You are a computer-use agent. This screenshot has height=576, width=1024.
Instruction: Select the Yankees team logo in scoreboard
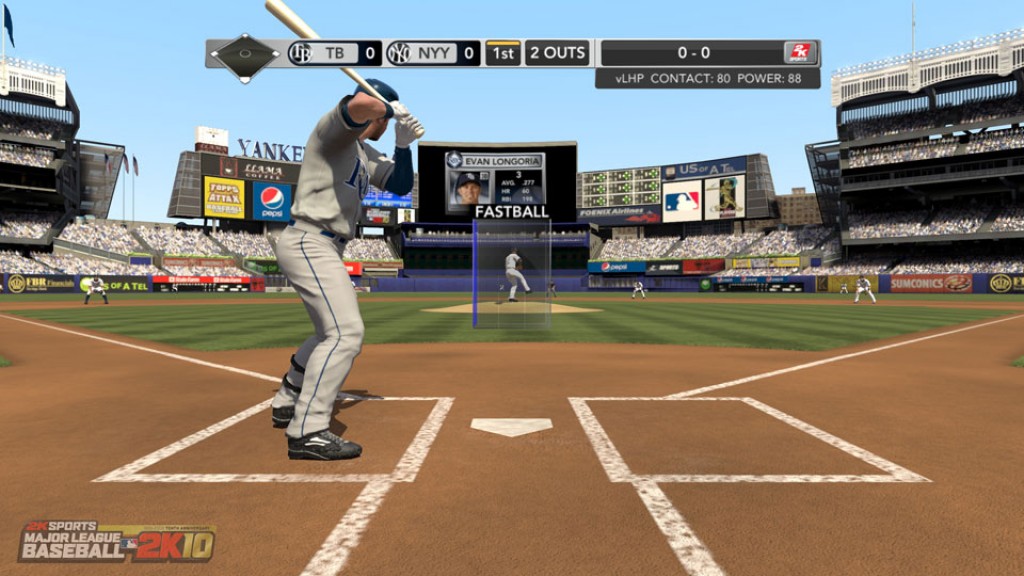click(399, 53)
